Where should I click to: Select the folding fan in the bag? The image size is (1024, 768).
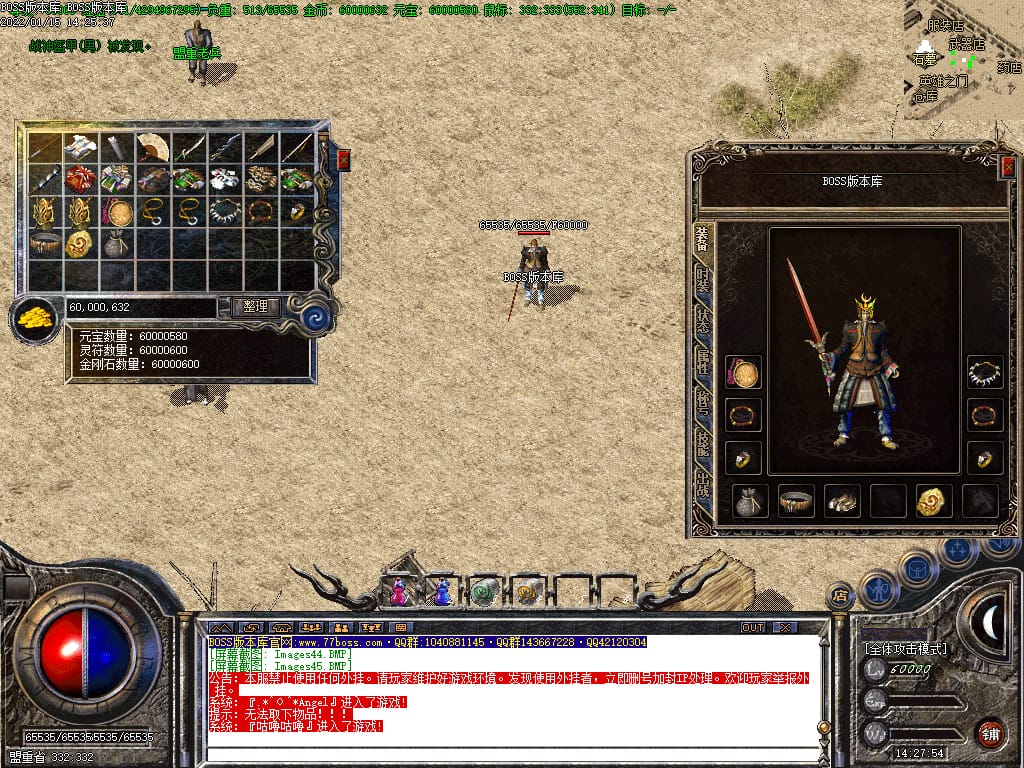153,148
